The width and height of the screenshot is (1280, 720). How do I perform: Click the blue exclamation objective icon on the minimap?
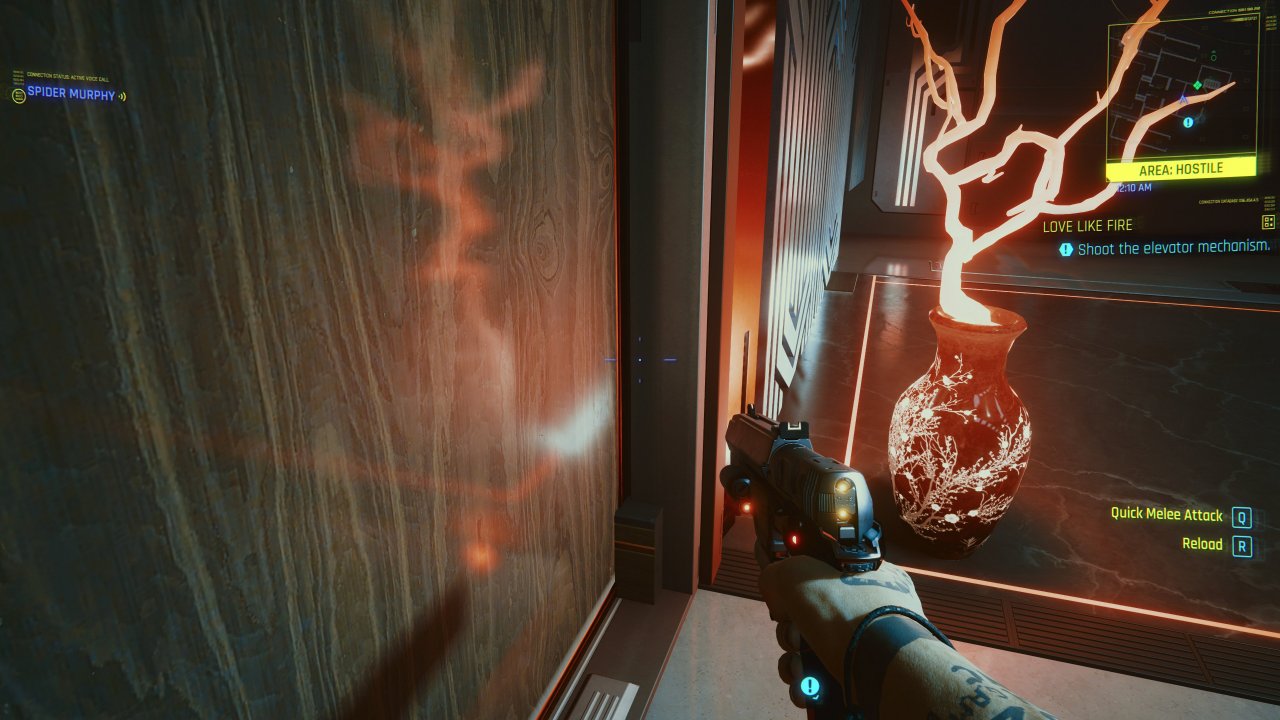(1187, 121)
